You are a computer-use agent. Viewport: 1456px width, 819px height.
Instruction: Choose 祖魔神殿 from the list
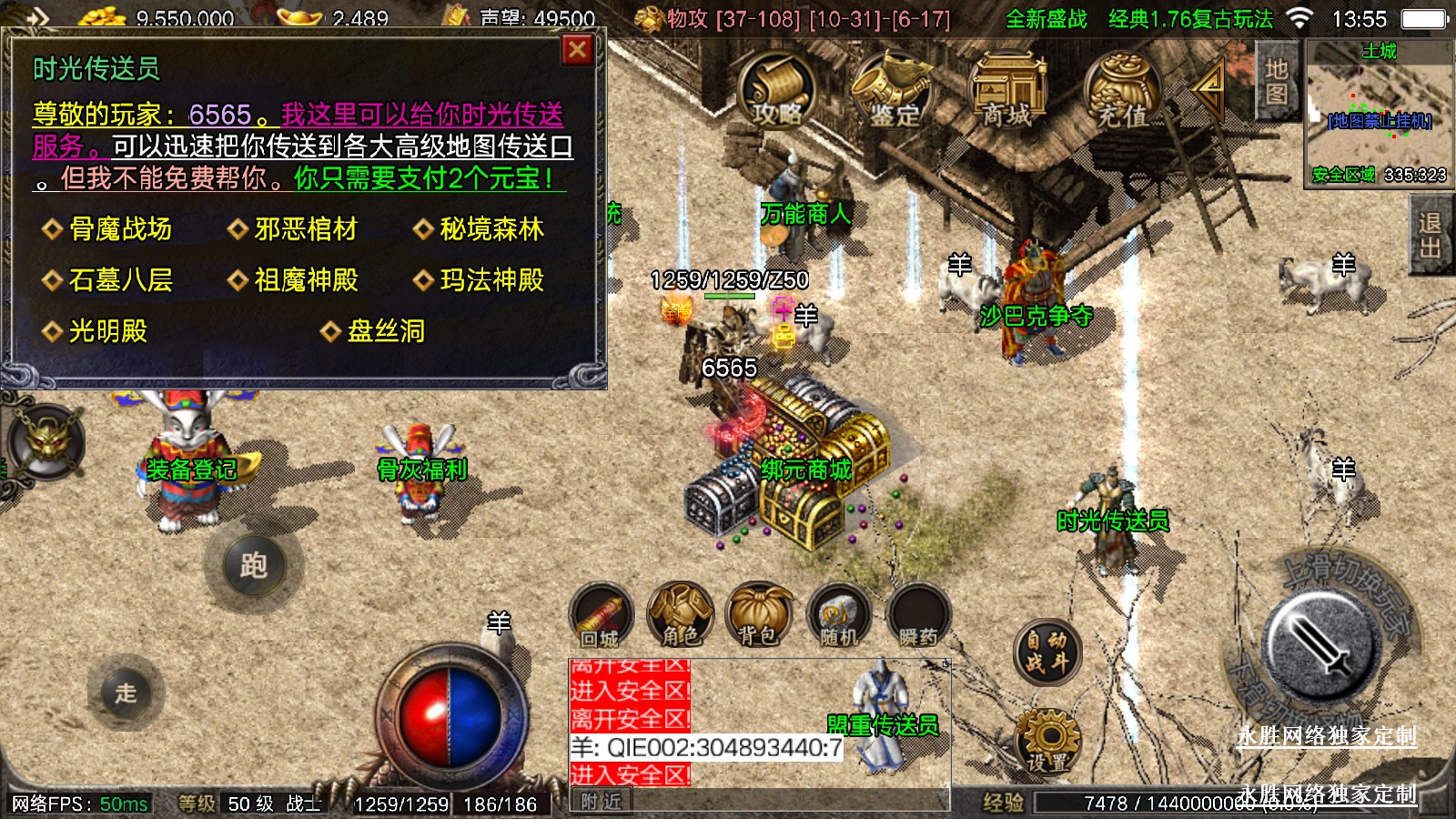click(306, 280)
